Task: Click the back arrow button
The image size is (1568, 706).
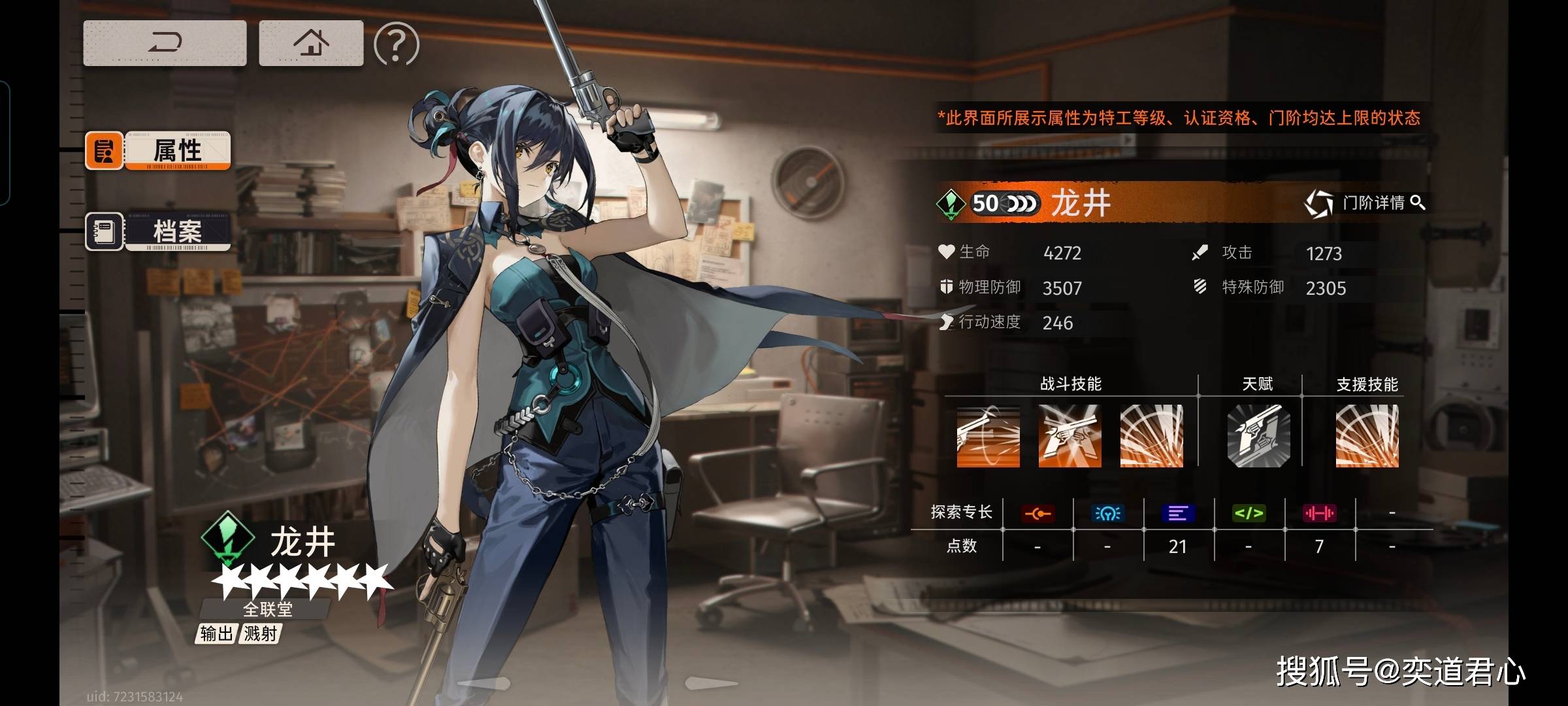Action: (x=165, y=43)
